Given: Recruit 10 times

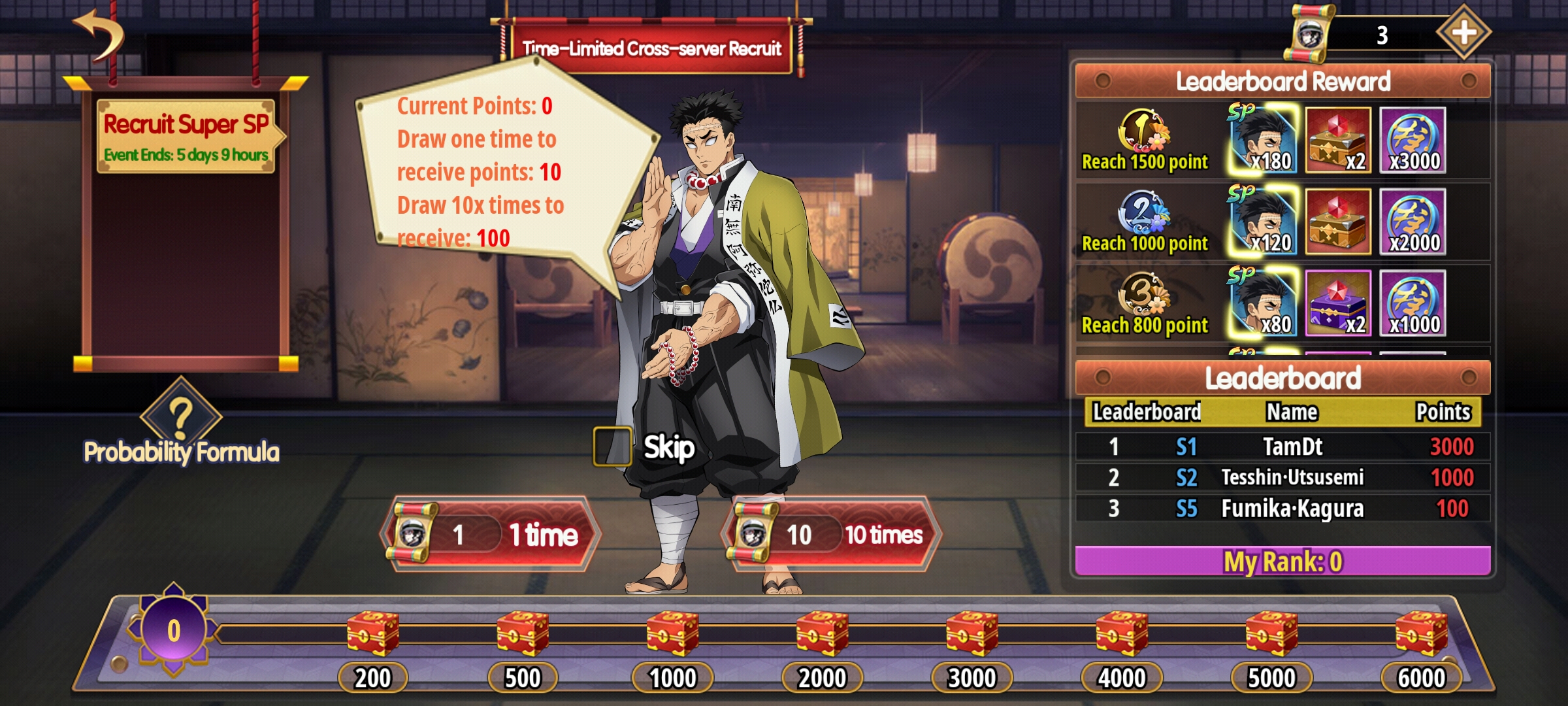Looking at the screenshot, I should click(831, 534).
